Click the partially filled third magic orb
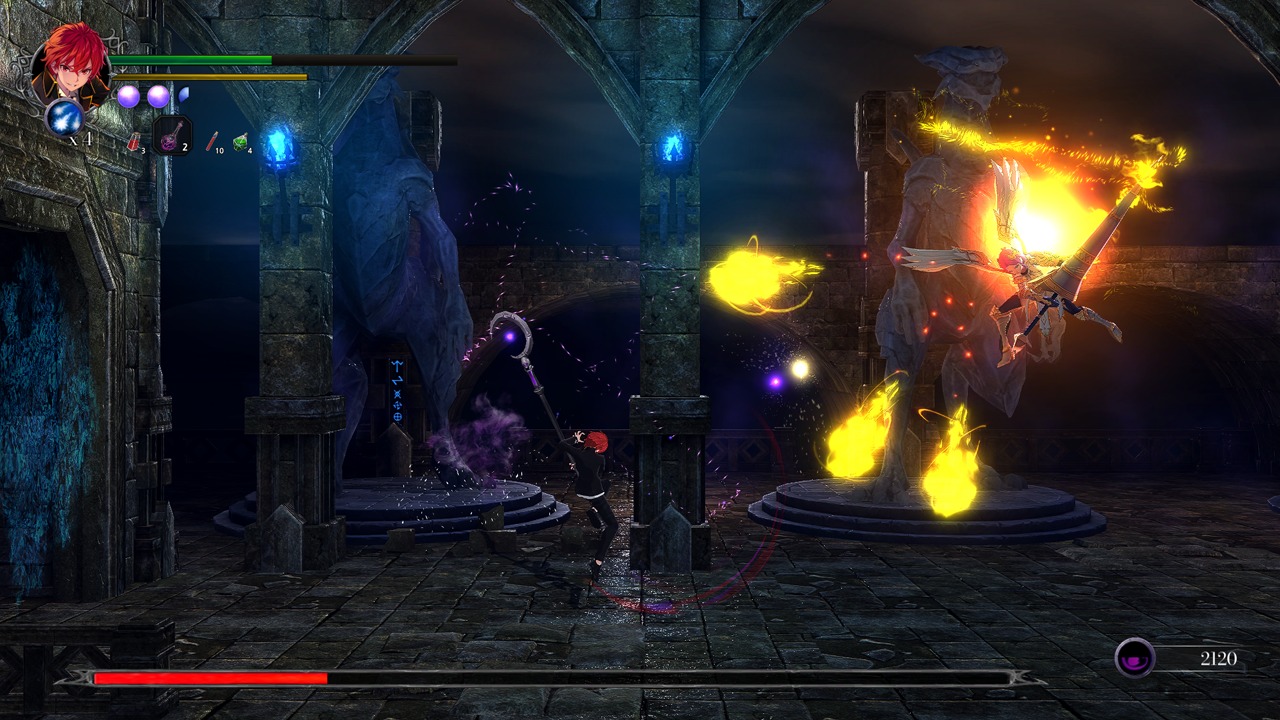The width and height of the screenshot is (1280, 720). (x=183, y=94)
